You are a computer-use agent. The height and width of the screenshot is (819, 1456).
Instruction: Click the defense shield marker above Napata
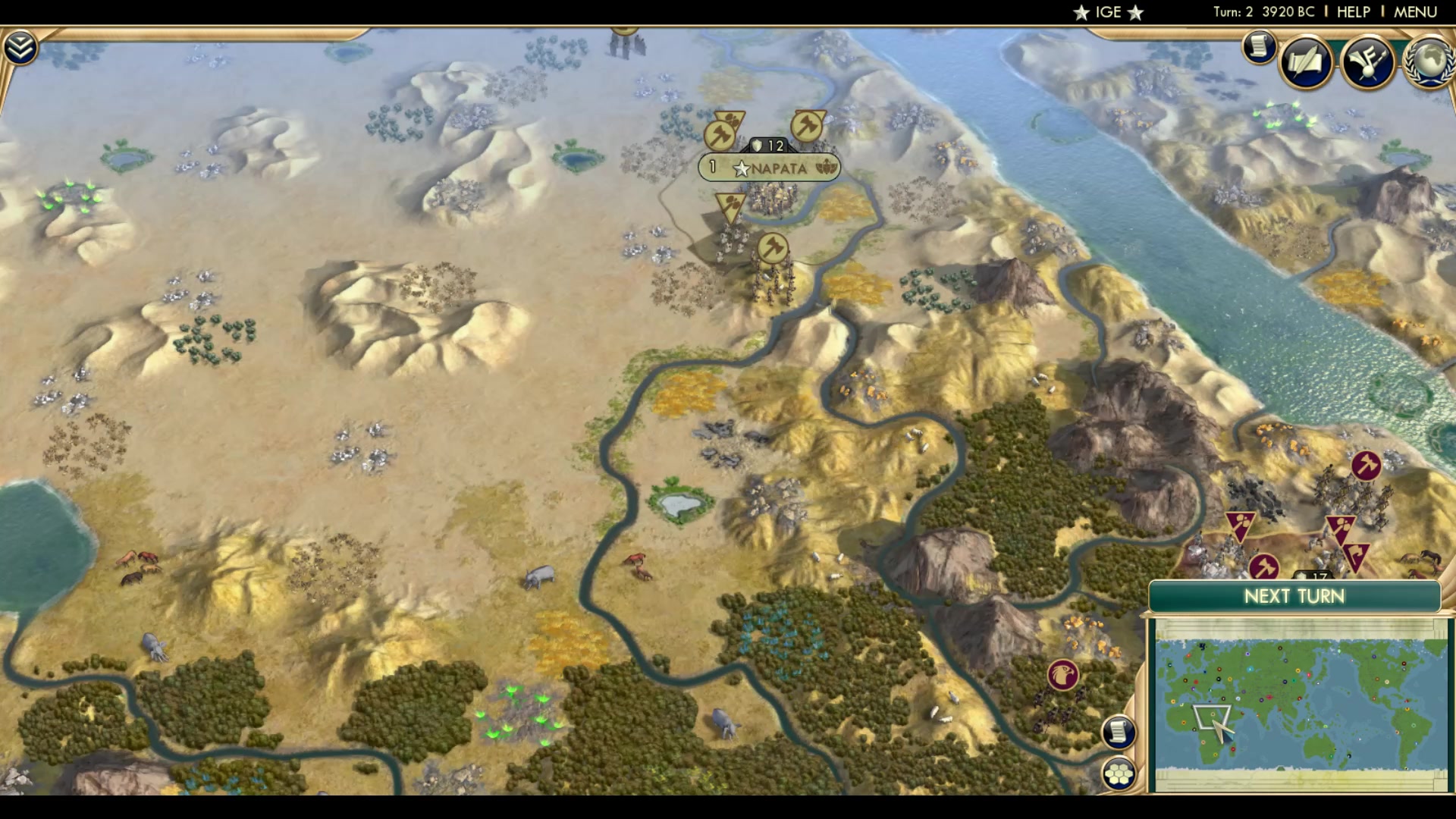[768, 143]
